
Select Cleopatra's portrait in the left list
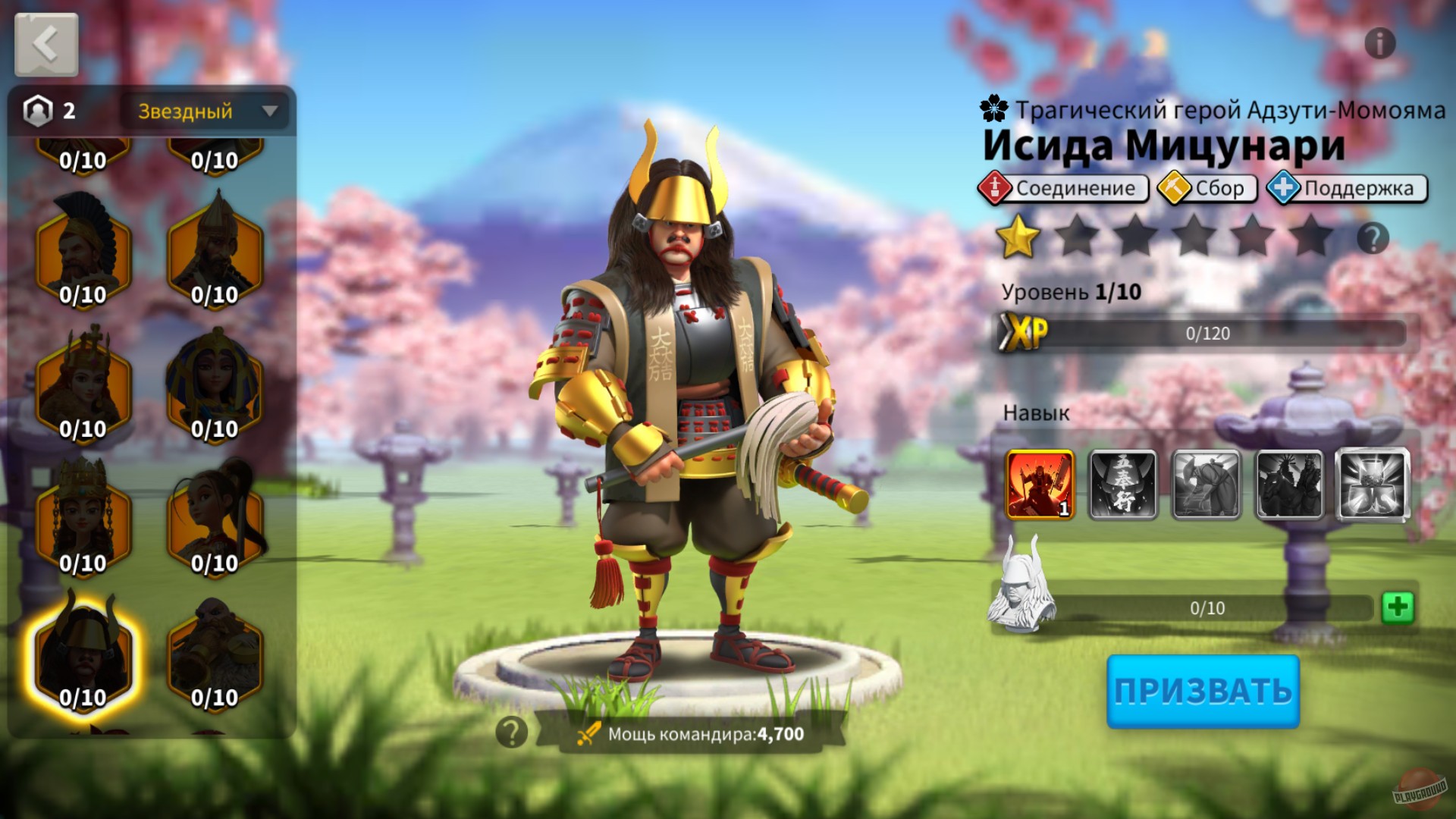click(215, 378)
